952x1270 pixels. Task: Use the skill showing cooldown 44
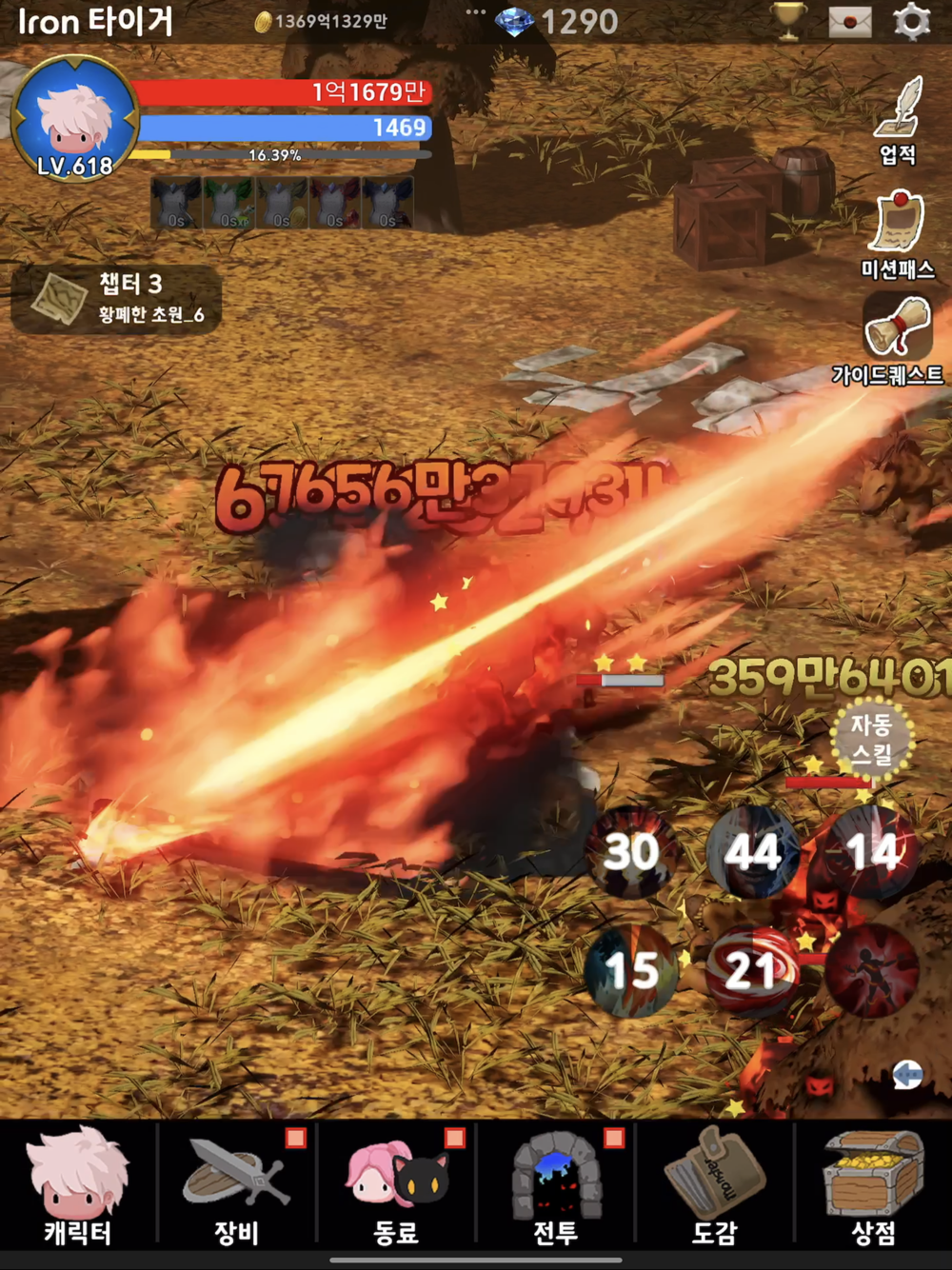pos(752,852)
